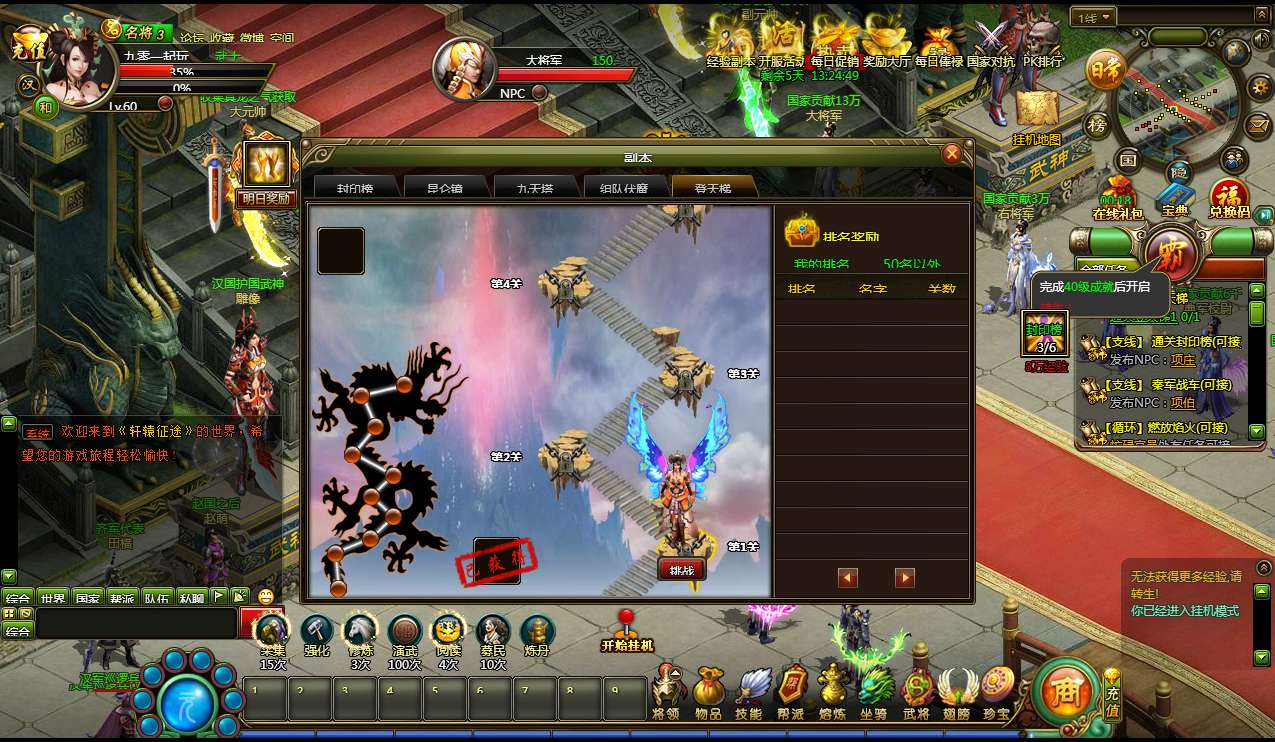Go to the previous ranking page
1275x742 pixels.
[848, 577]
